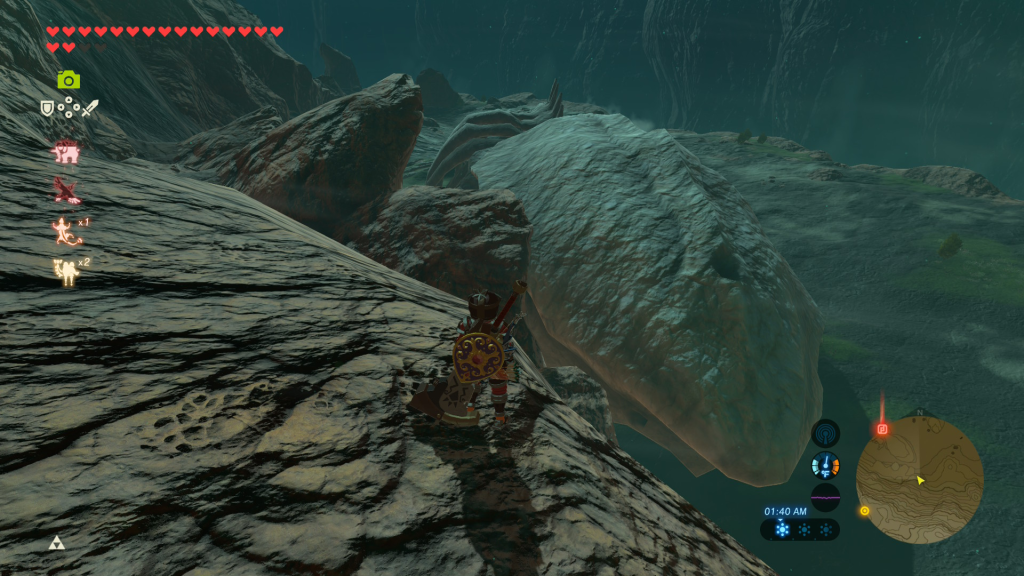Click the highlighted current weather forecast icon
Viewport: 1024px width, 576px height.
[781, 529]
